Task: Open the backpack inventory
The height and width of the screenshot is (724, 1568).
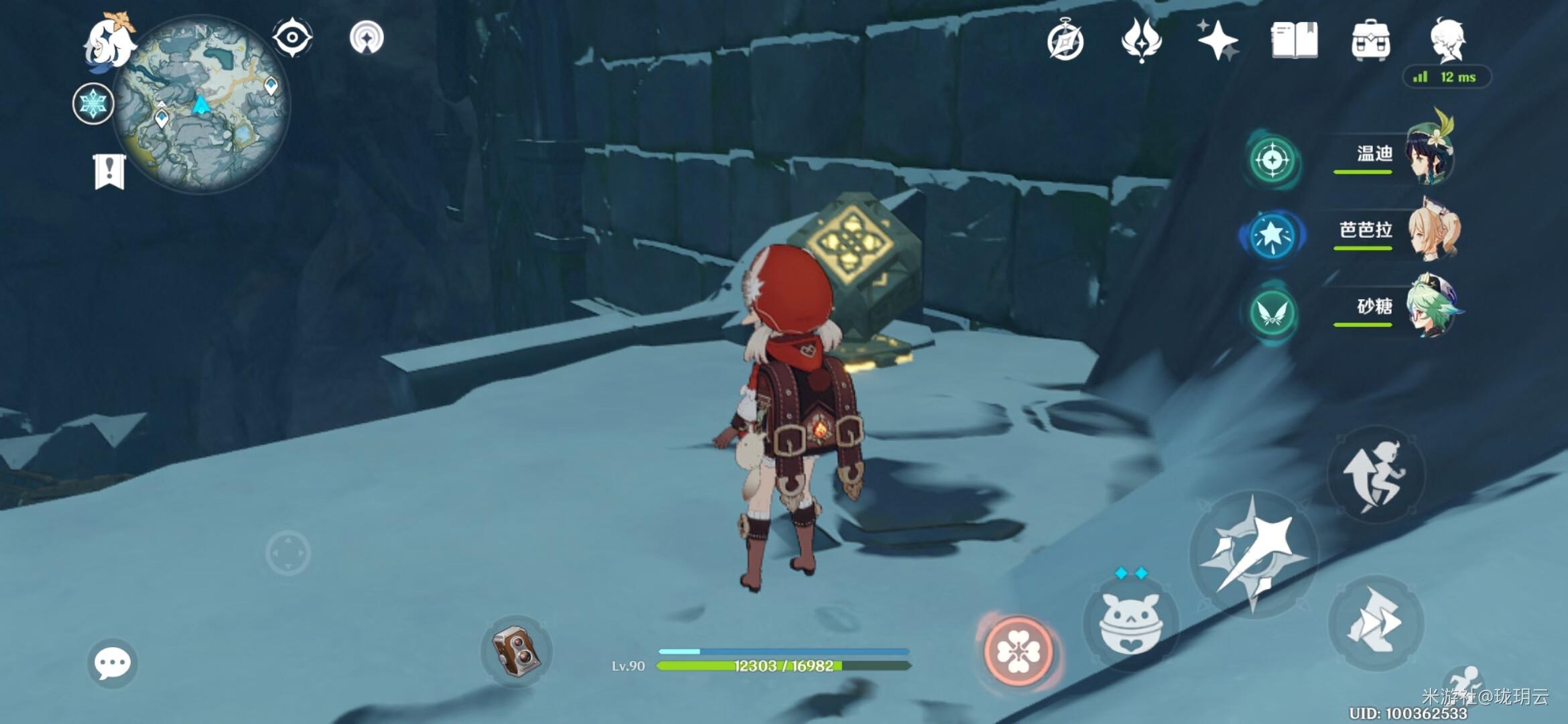Action: [1370, 40]
